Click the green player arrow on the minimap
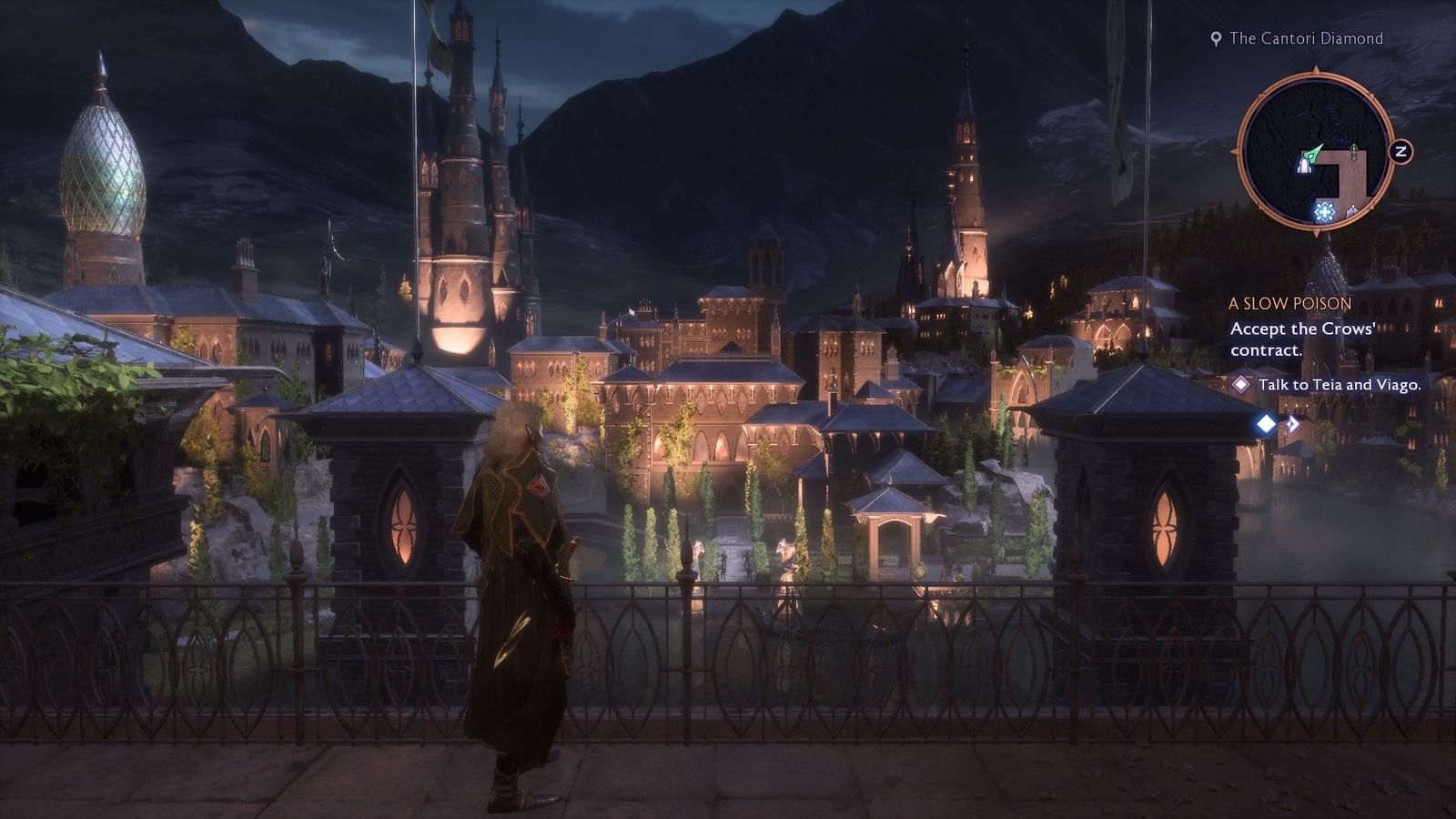 point(1314,152)
